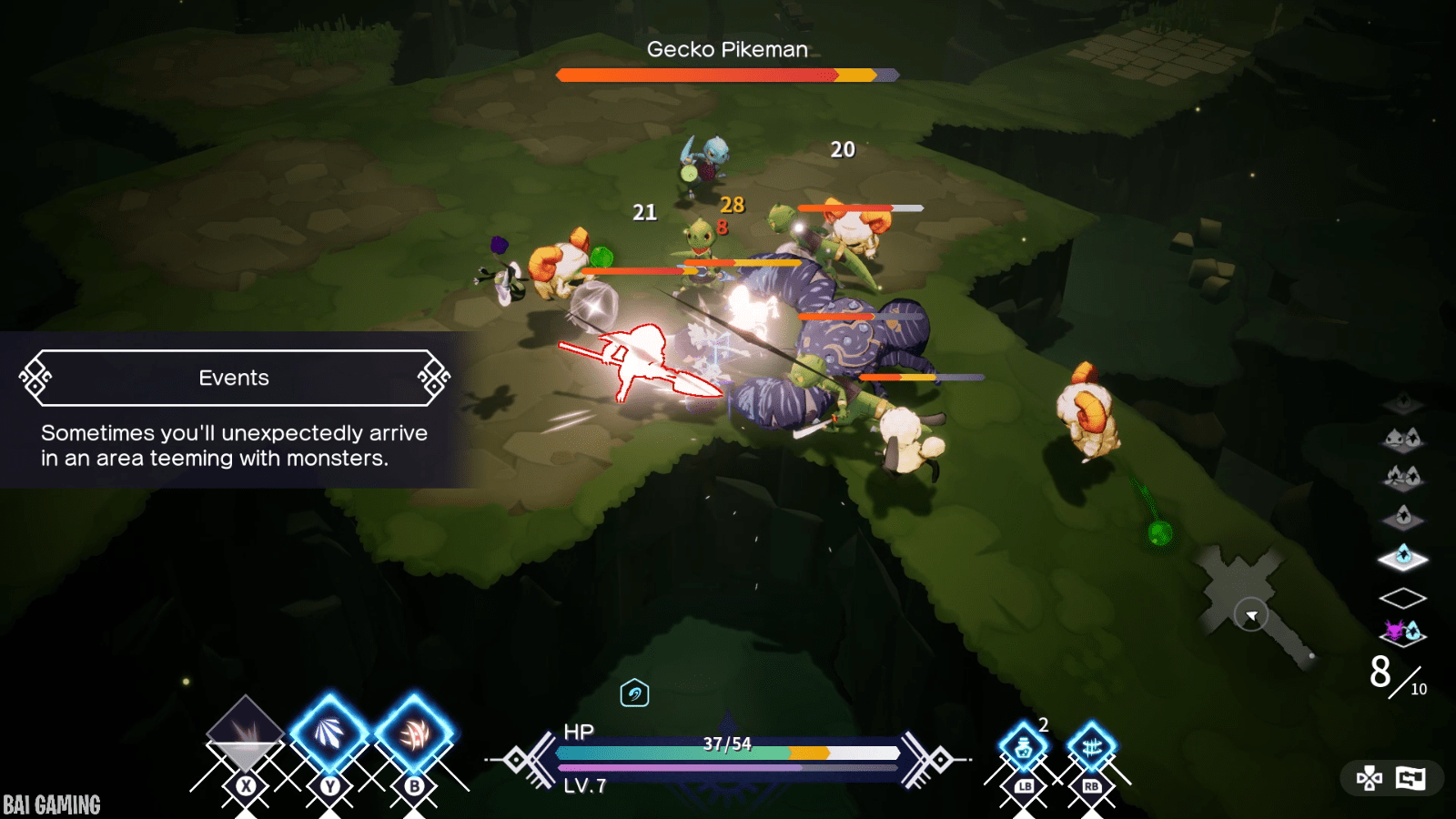This screenshot has height=819, width=1456.
Task: Select the greyed-out cooldown skill icon
Action: 245,731
